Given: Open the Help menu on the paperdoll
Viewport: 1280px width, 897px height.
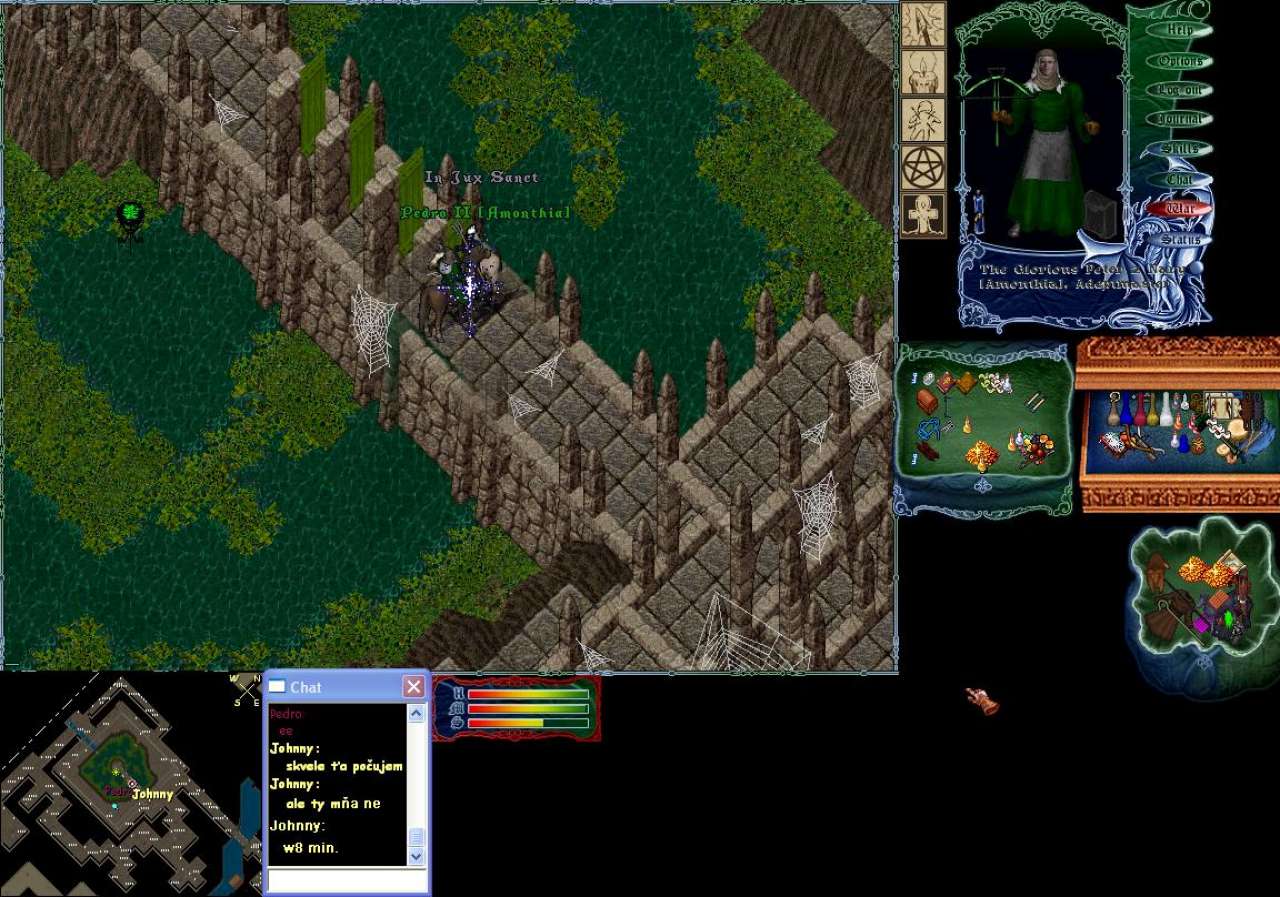Looking at the screenshot, I should click(x=1180, y=31).
